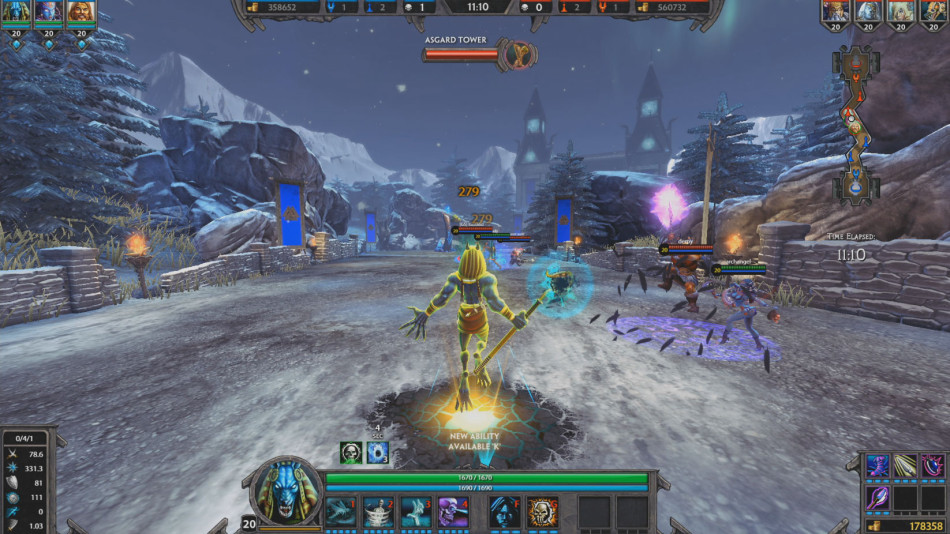Select the green skull buff icon

(x=350, y=452)
